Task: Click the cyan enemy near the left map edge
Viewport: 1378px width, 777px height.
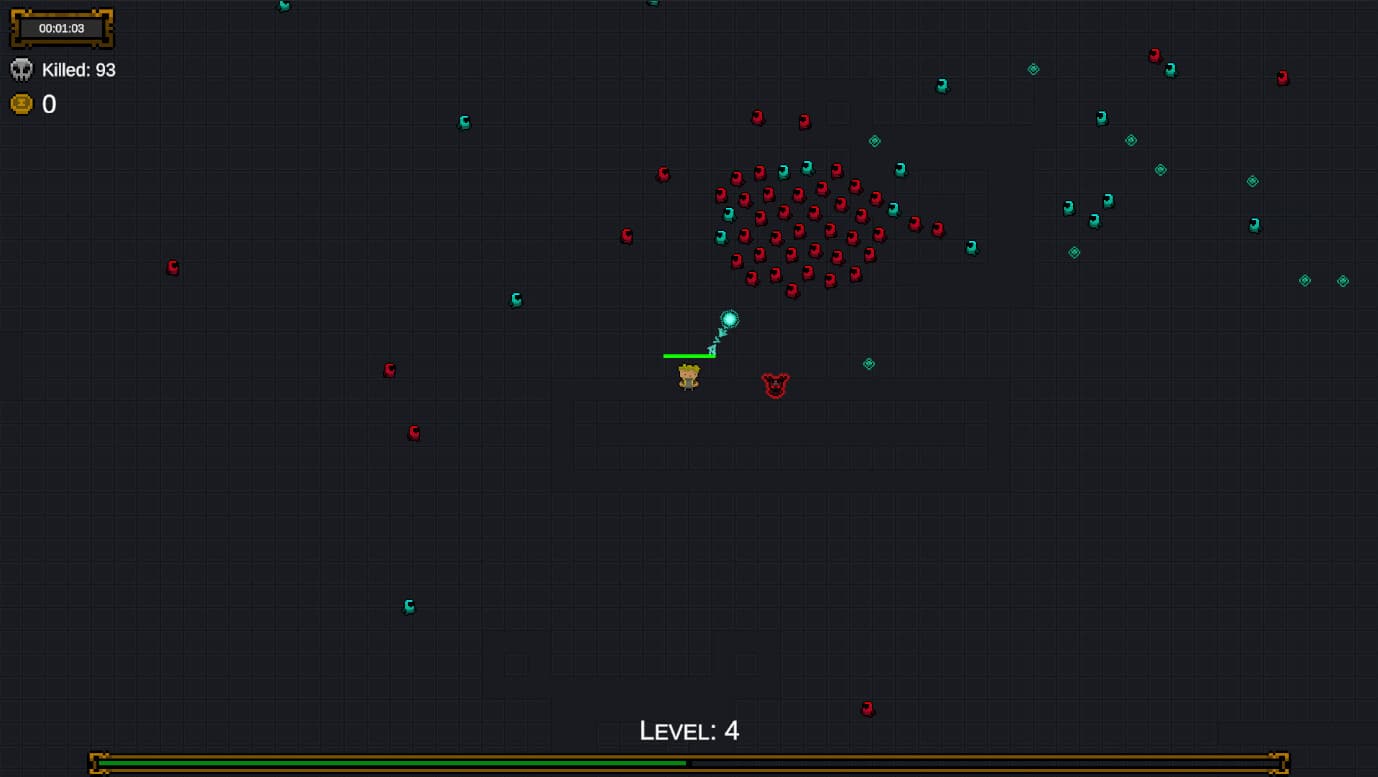Action: (x=407, y=606)
